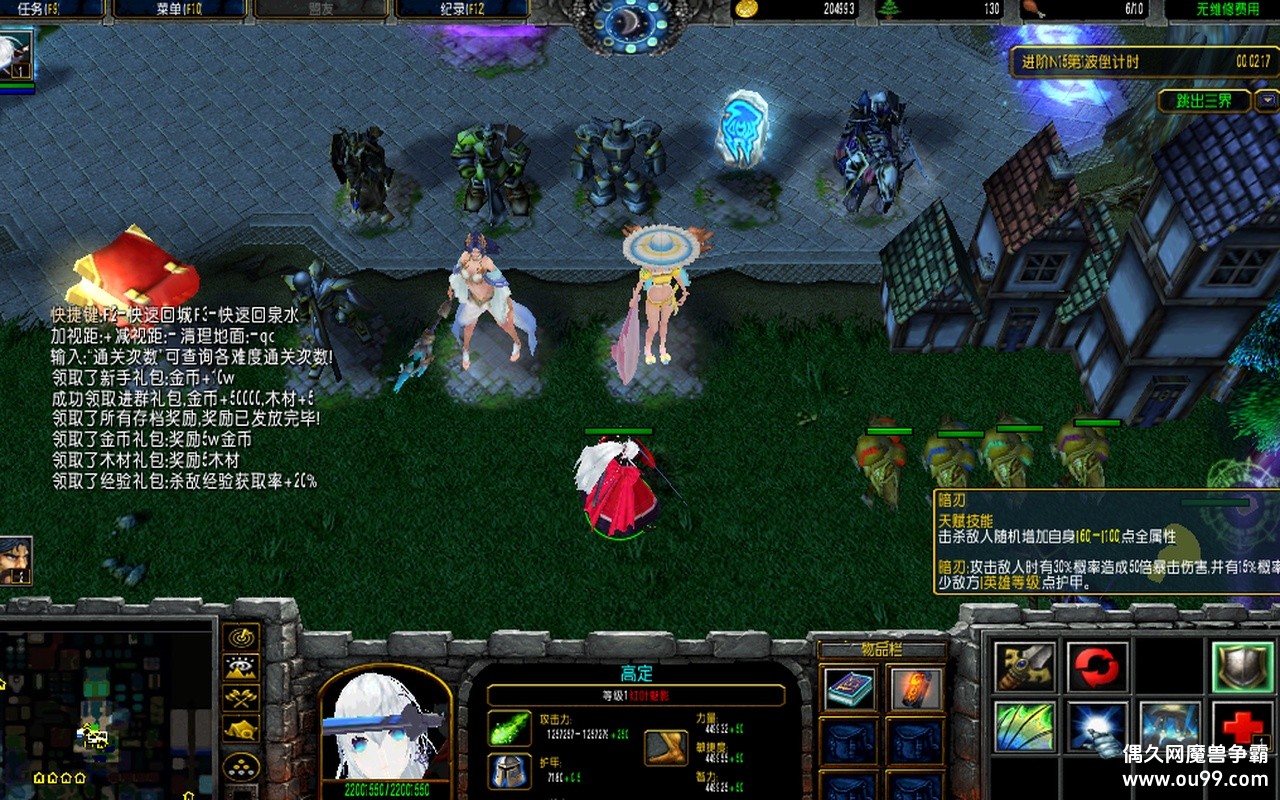Click the tent with magnifier sidebar icon
Screen dimensions: 1280x800
(x=239, y=728)
